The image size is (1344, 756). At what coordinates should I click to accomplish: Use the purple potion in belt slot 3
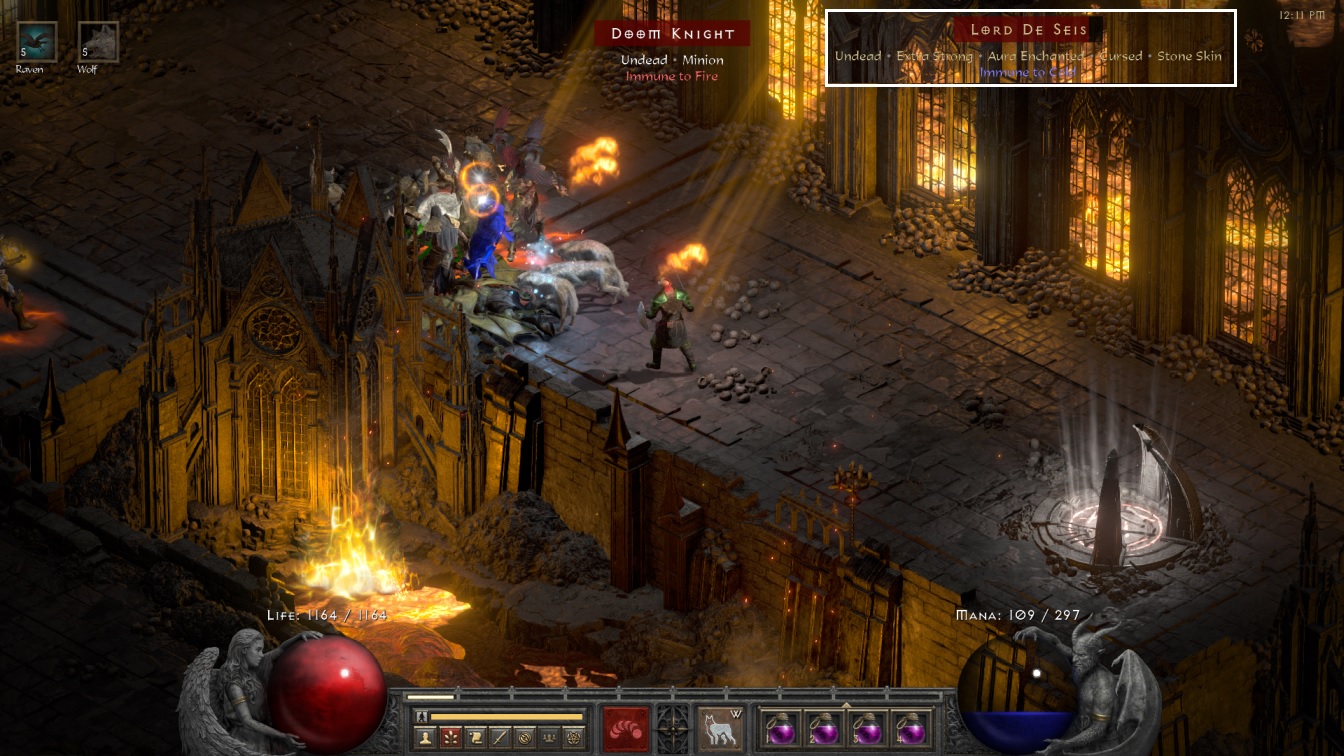coord(866,728)
